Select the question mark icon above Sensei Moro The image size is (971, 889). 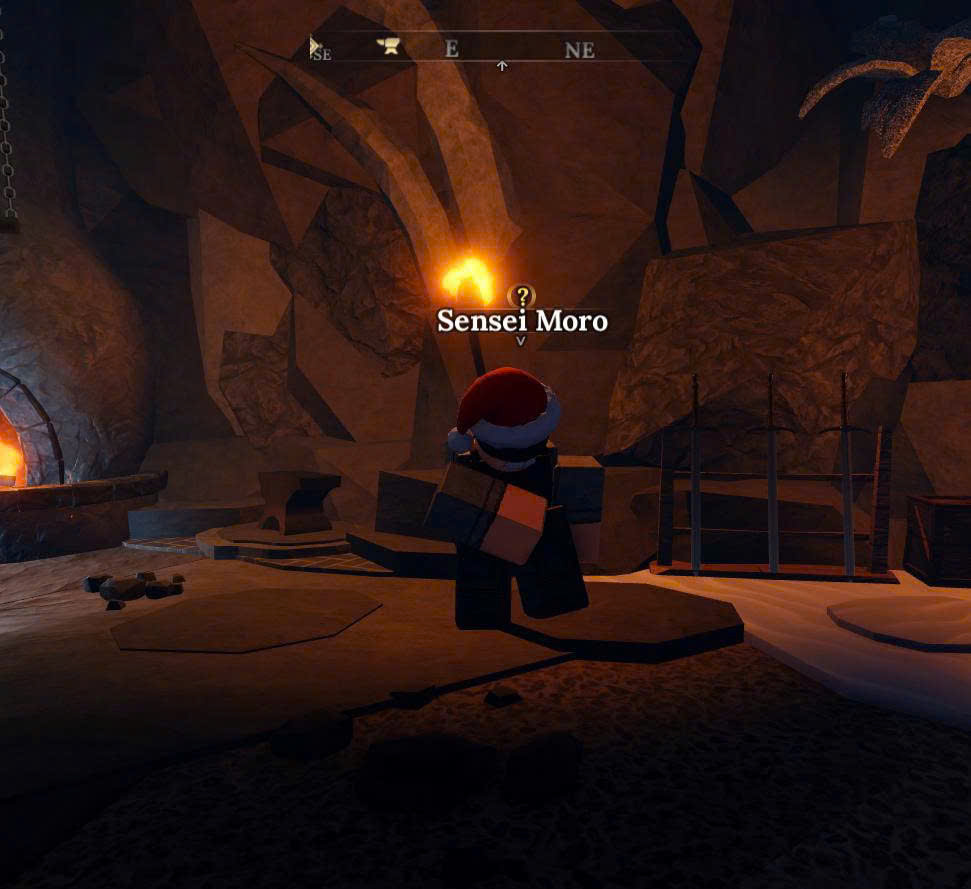tap(521, 296)
